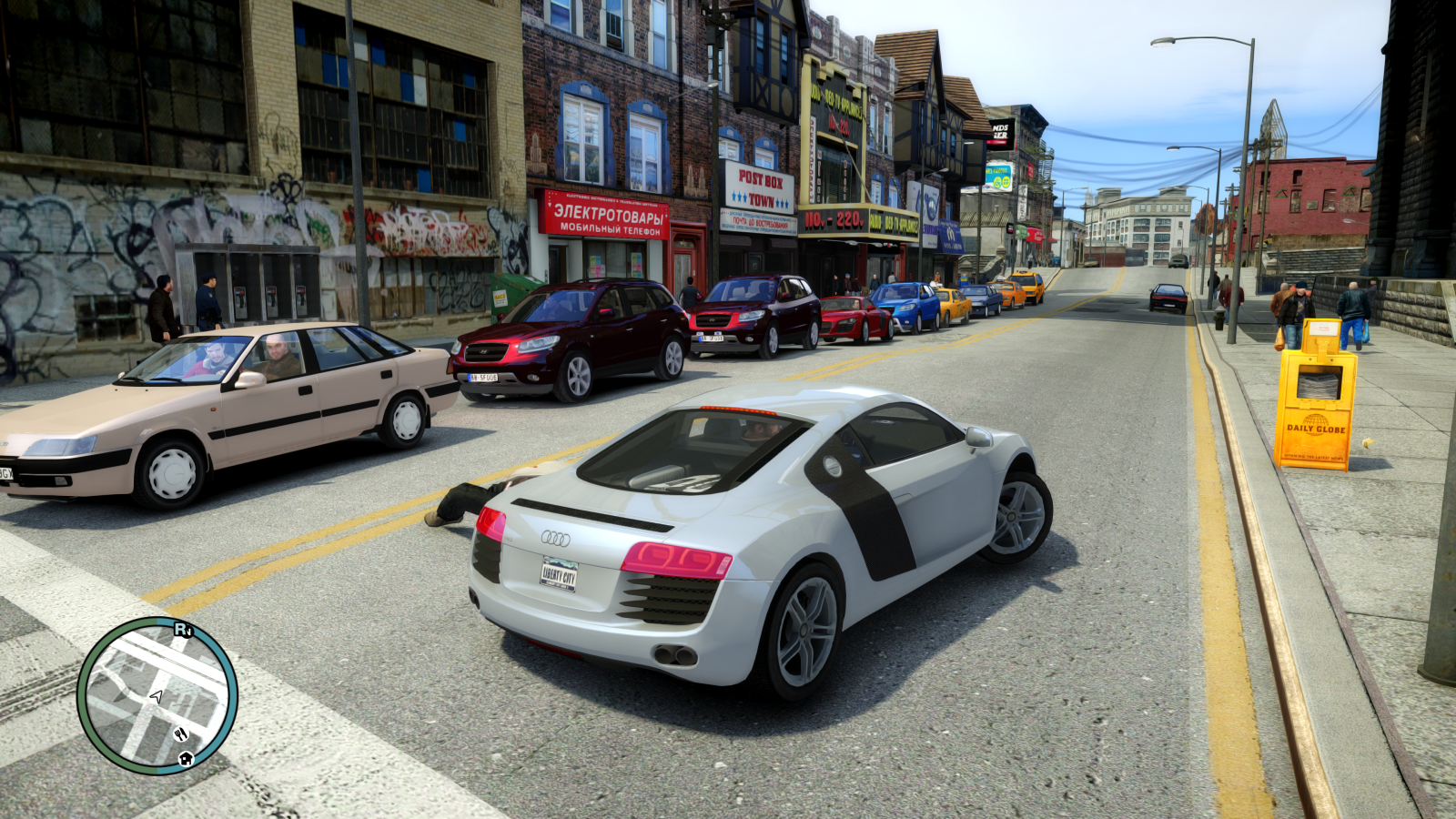Image resolution: width=1456 pixels, height=819 pixels.
Task: Click the Audi rings emblem on the R8 trunk
Action: click(556, 536)
